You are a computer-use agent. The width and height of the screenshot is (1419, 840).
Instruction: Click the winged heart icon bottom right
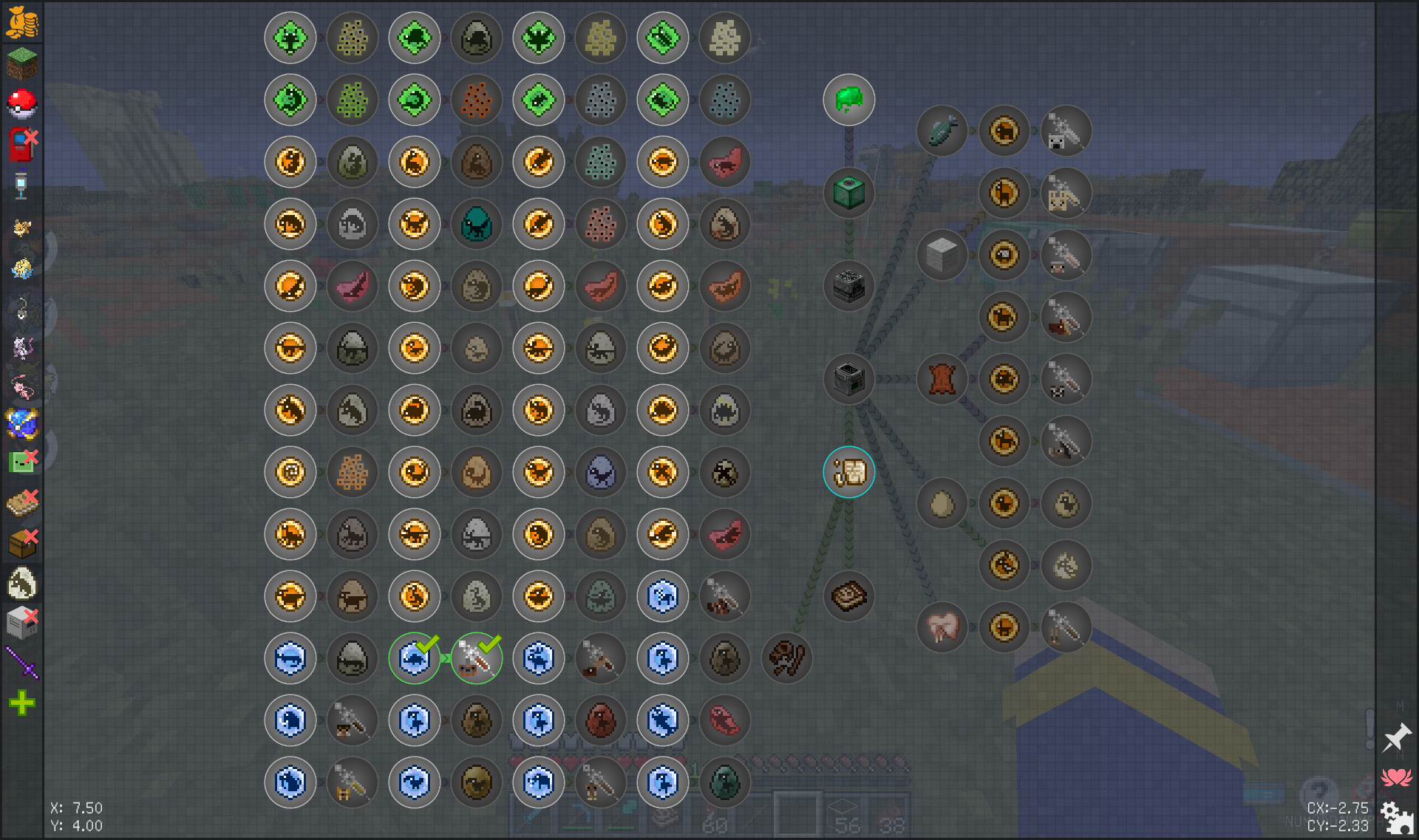1397,776
